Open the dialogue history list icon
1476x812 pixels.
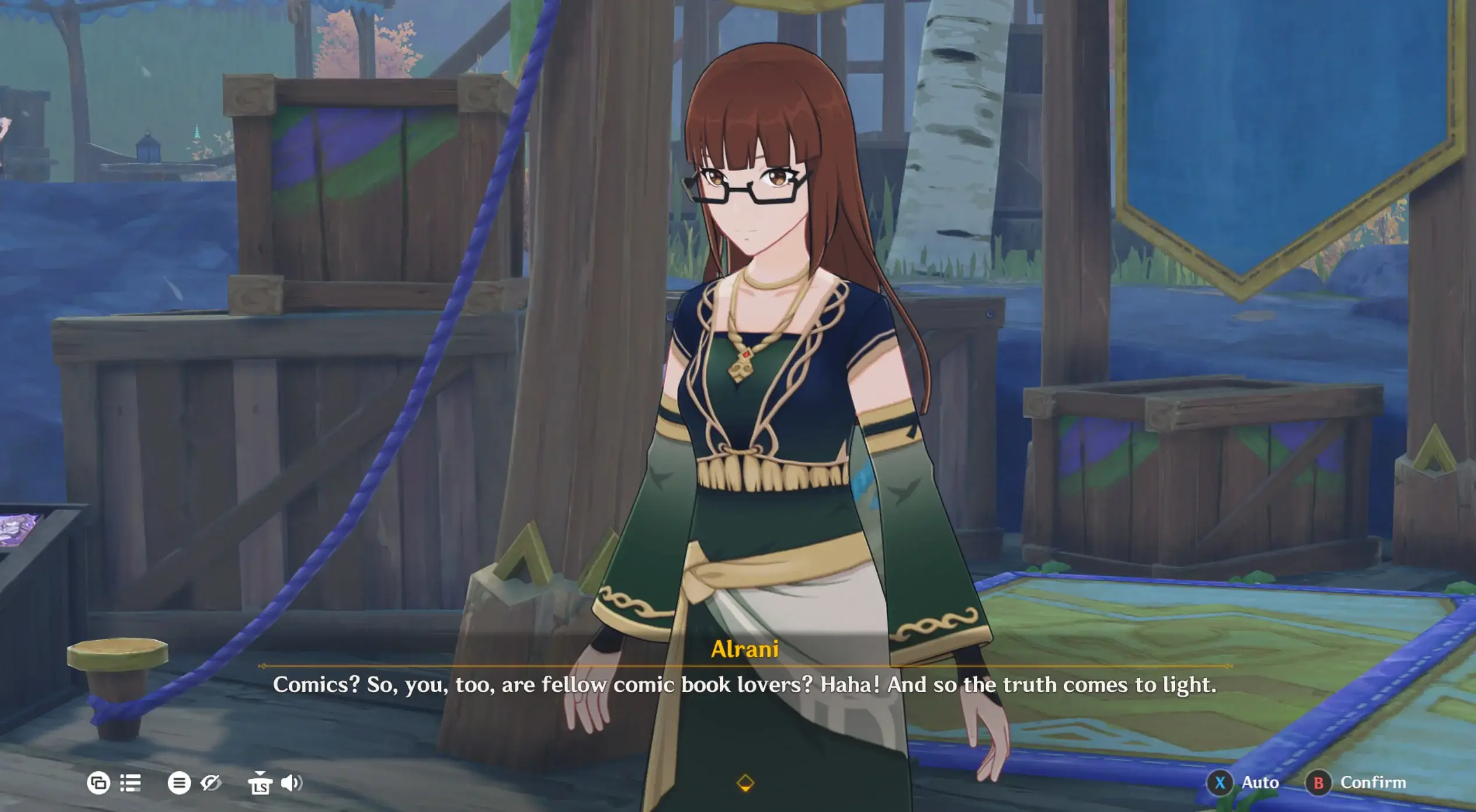pyautogui.click(x=130, y=783)
